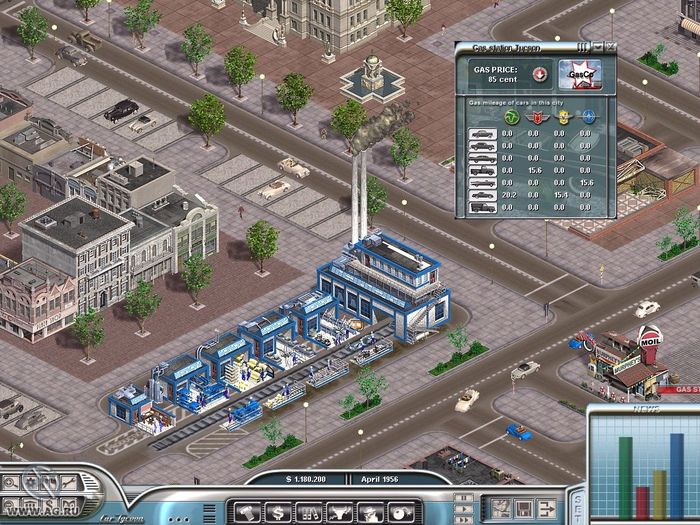Screen dimensions: 700x525
Task: Set the game to normal play speed
Action: (x=462, y=507)
